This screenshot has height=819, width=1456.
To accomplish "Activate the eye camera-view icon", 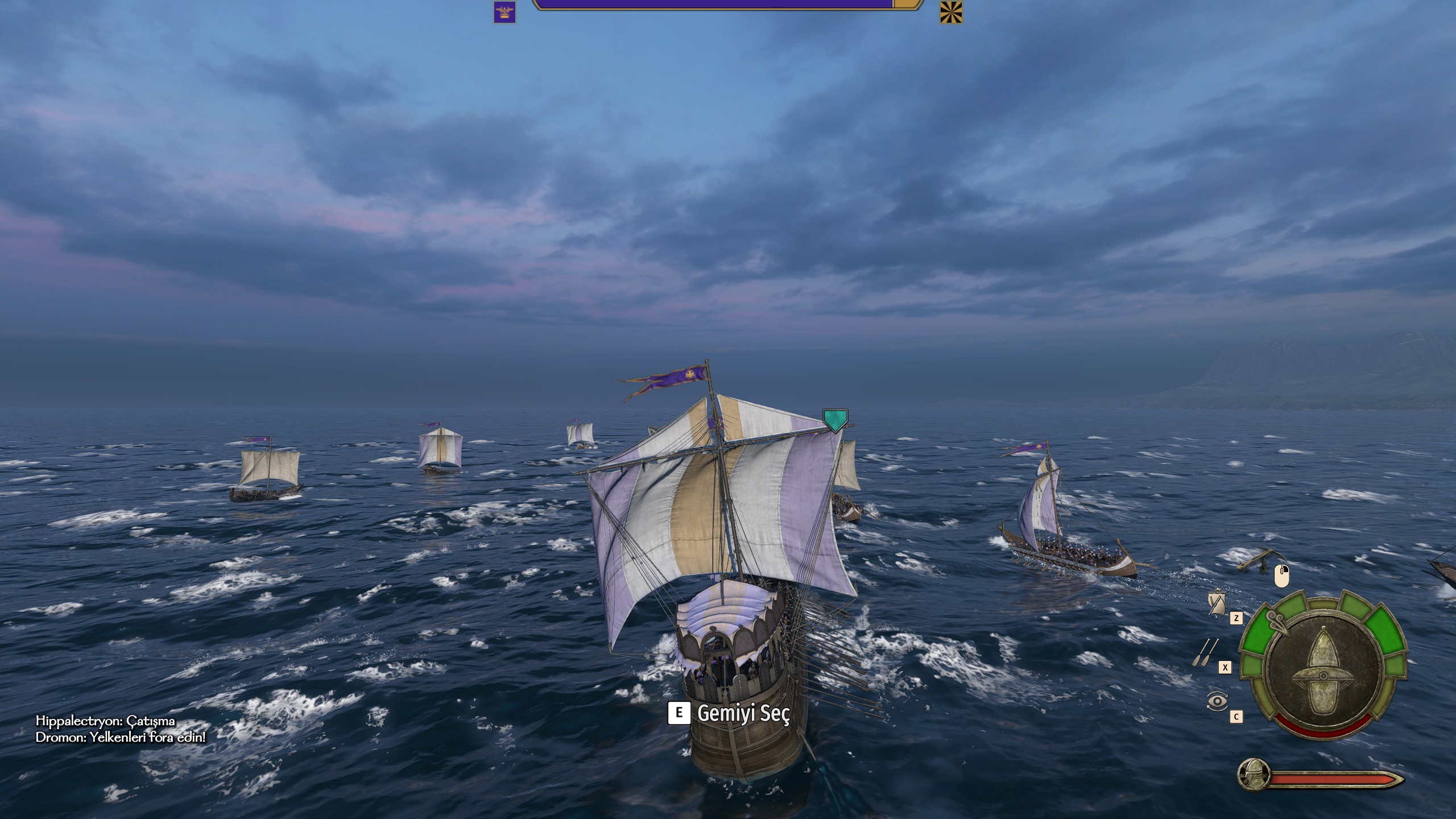I will [1217, 701].
